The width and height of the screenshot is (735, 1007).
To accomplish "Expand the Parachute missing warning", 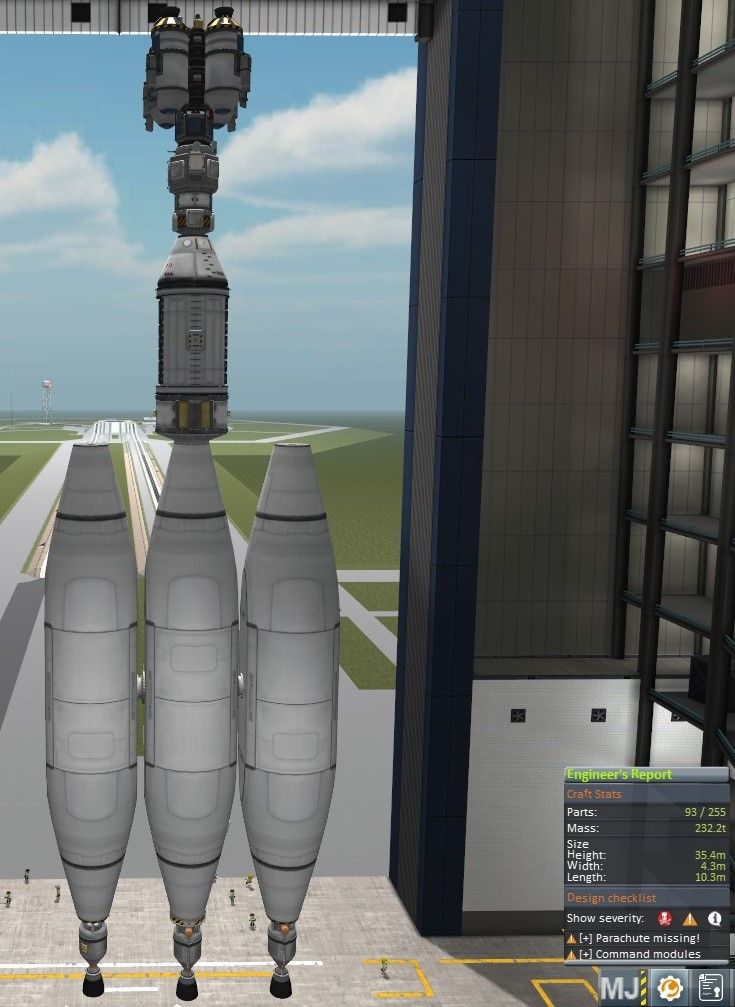I will (x=585, y=938).
